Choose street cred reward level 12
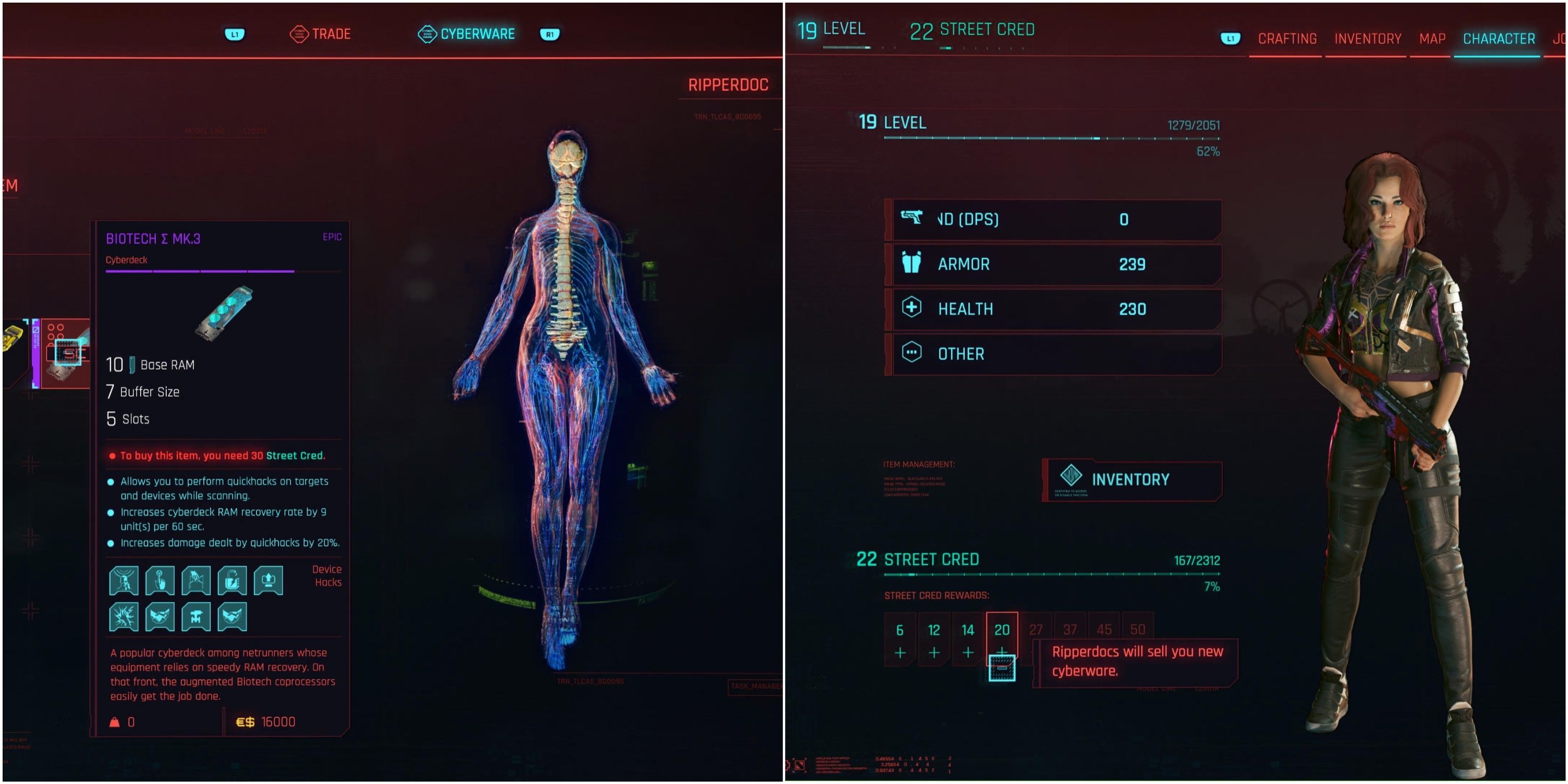This screenshot has width=1568, height=784. tap(933, 640)
